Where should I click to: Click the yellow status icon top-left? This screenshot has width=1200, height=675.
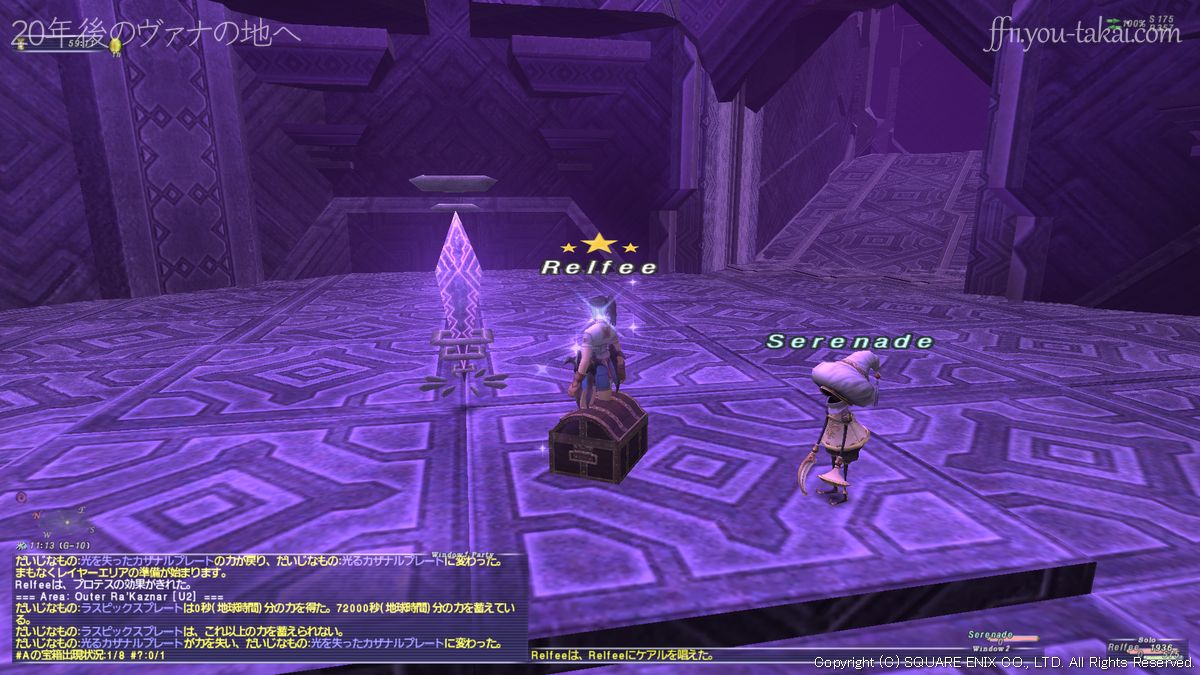click(x=117, y=45)
